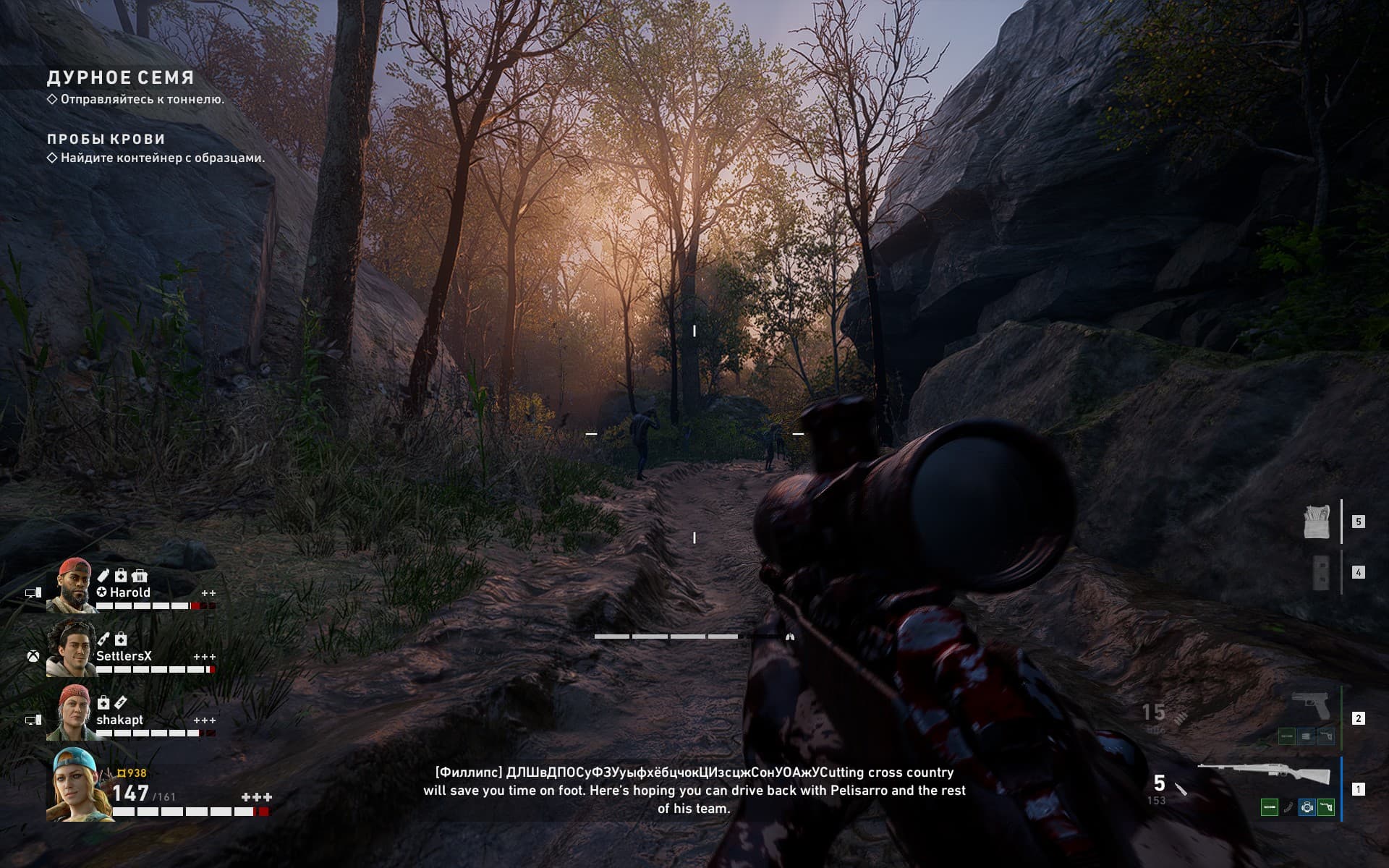
Task: Click the rifle's green stock attachment icon
Action: 1325,807
